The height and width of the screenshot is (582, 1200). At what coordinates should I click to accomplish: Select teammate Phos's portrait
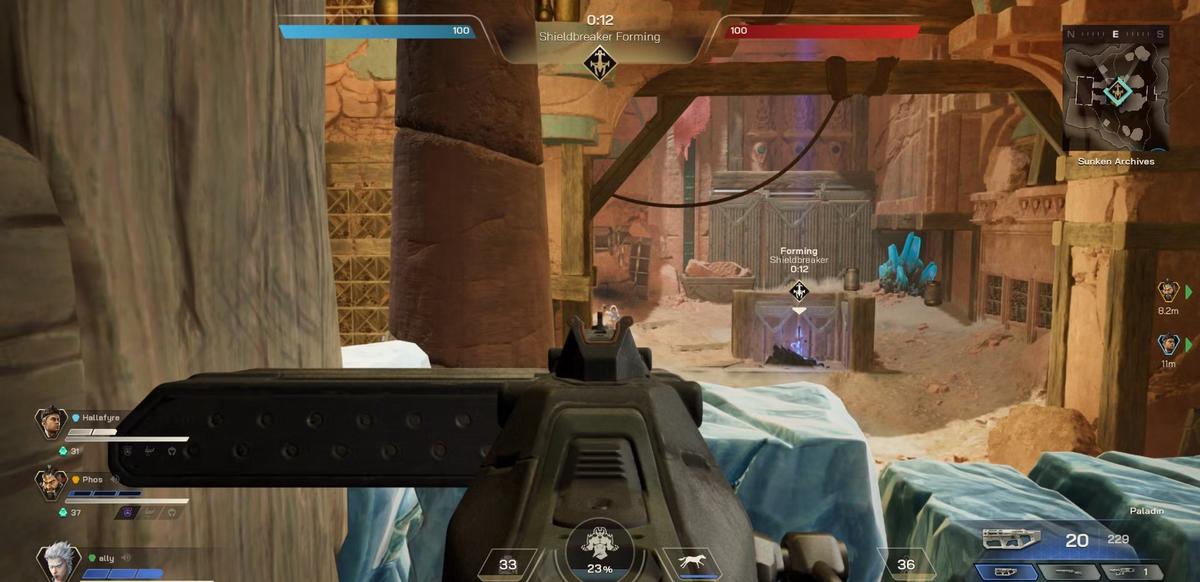point(51,485)
